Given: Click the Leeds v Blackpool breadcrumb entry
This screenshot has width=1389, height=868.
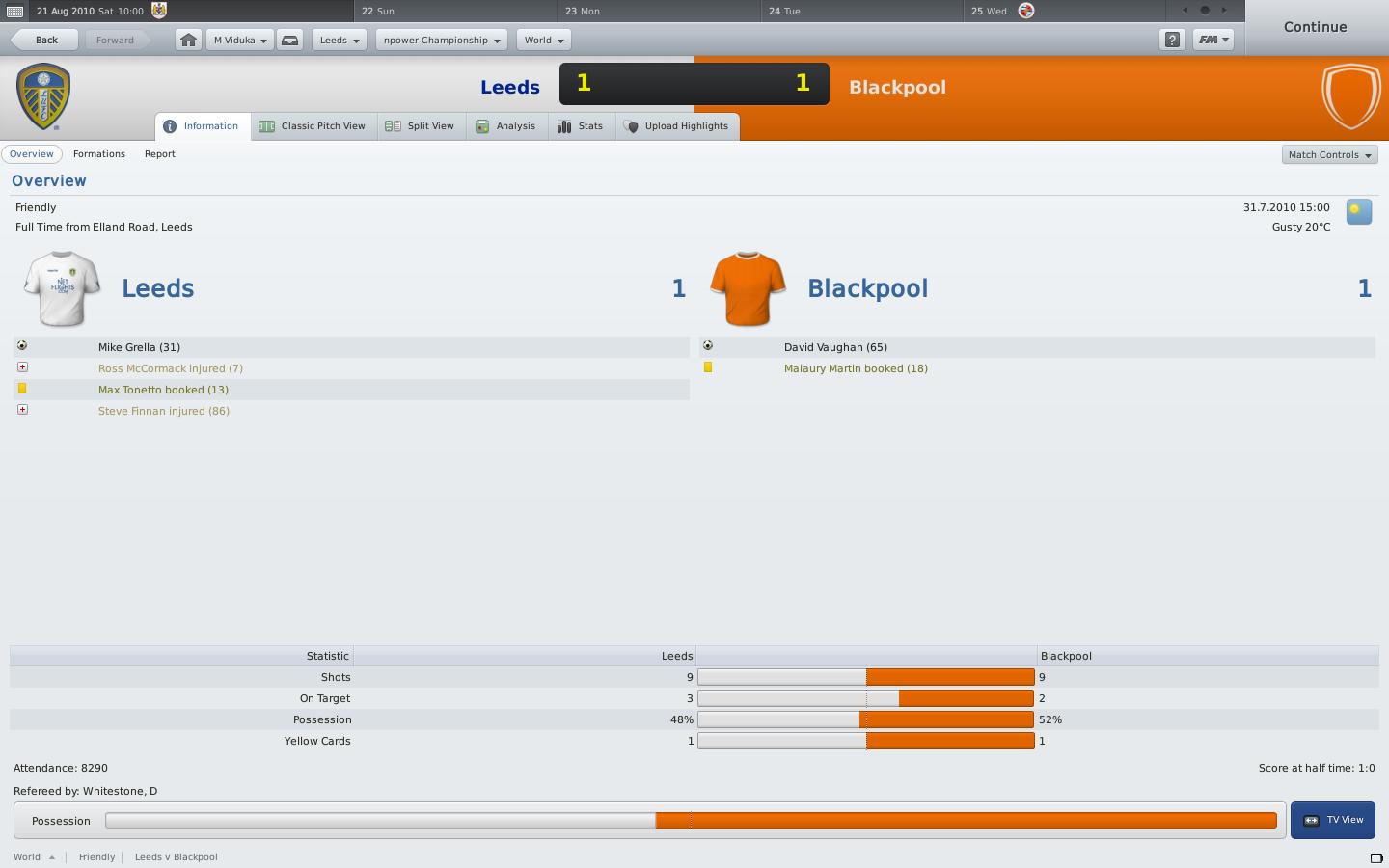Looking at the screenshot, I should 176,856.
